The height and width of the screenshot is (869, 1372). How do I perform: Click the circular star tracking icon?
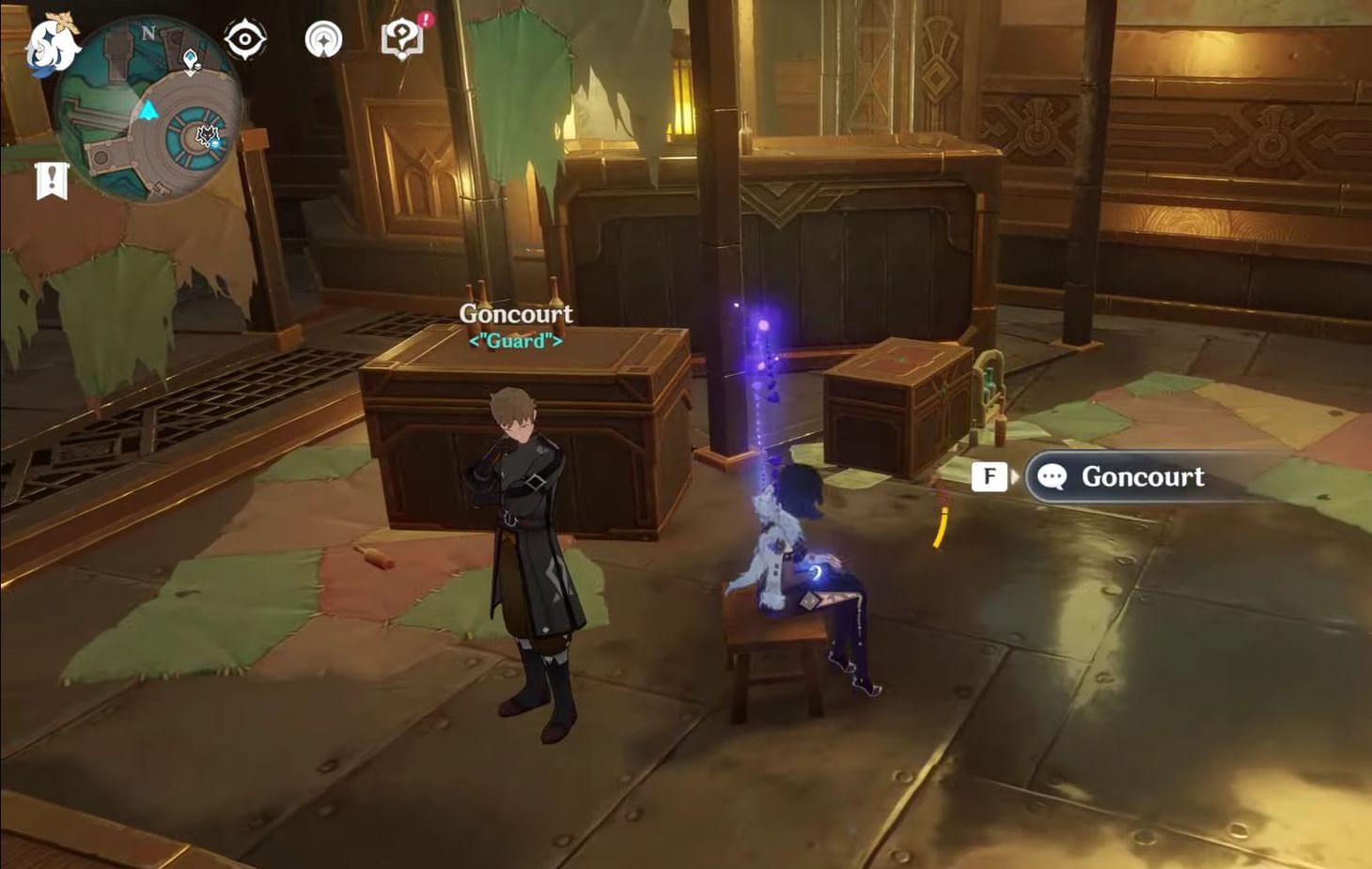[x=322, y=39]
